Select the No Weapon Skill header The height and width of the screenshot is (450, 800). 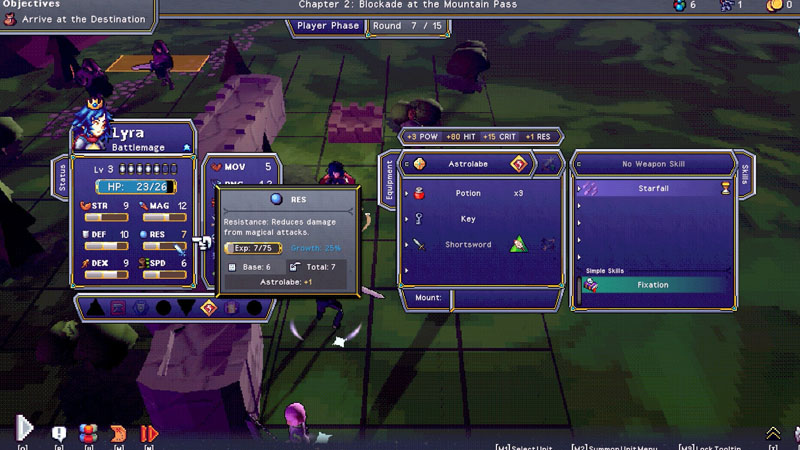pos(652,164)
